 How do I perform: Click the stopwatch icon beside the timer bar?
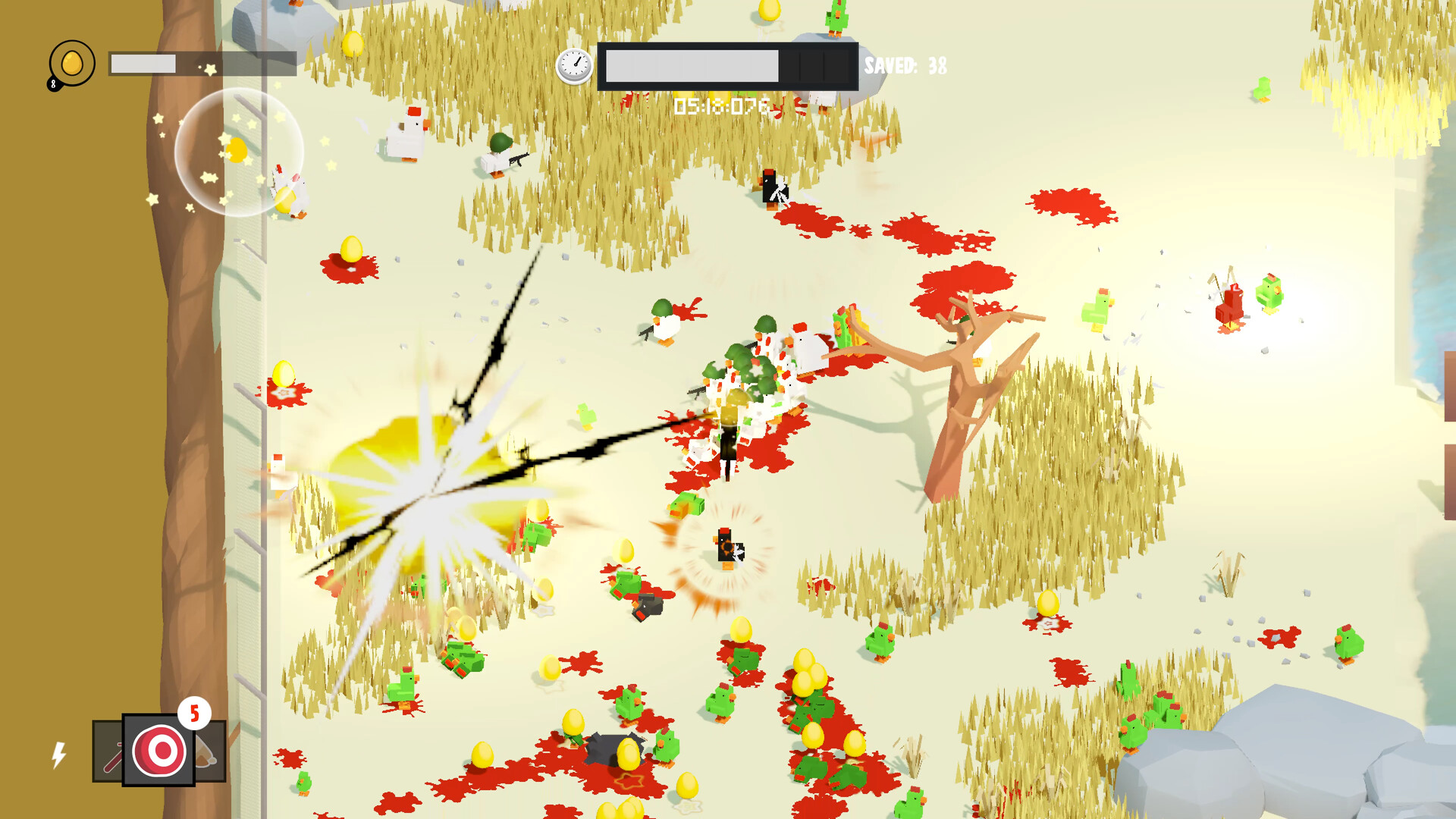575,64
